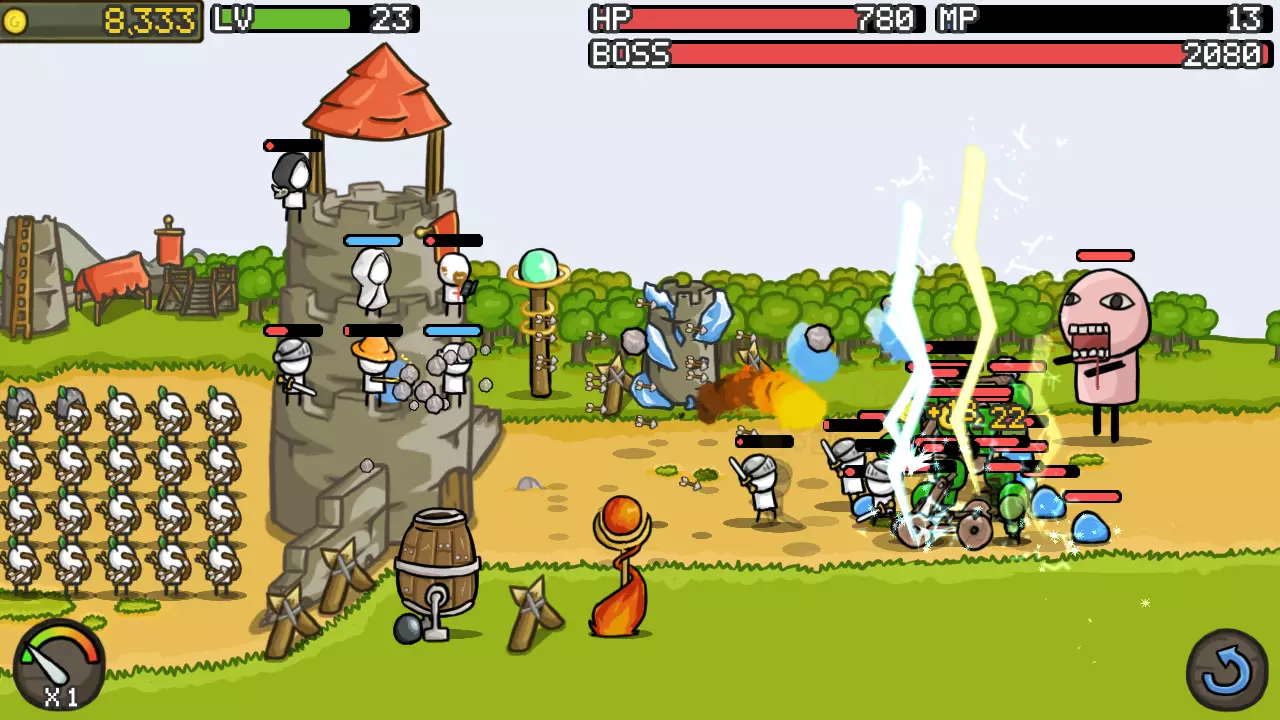
Task: Tap the big pink boss enemy
Action: (x=1105, y=330)
